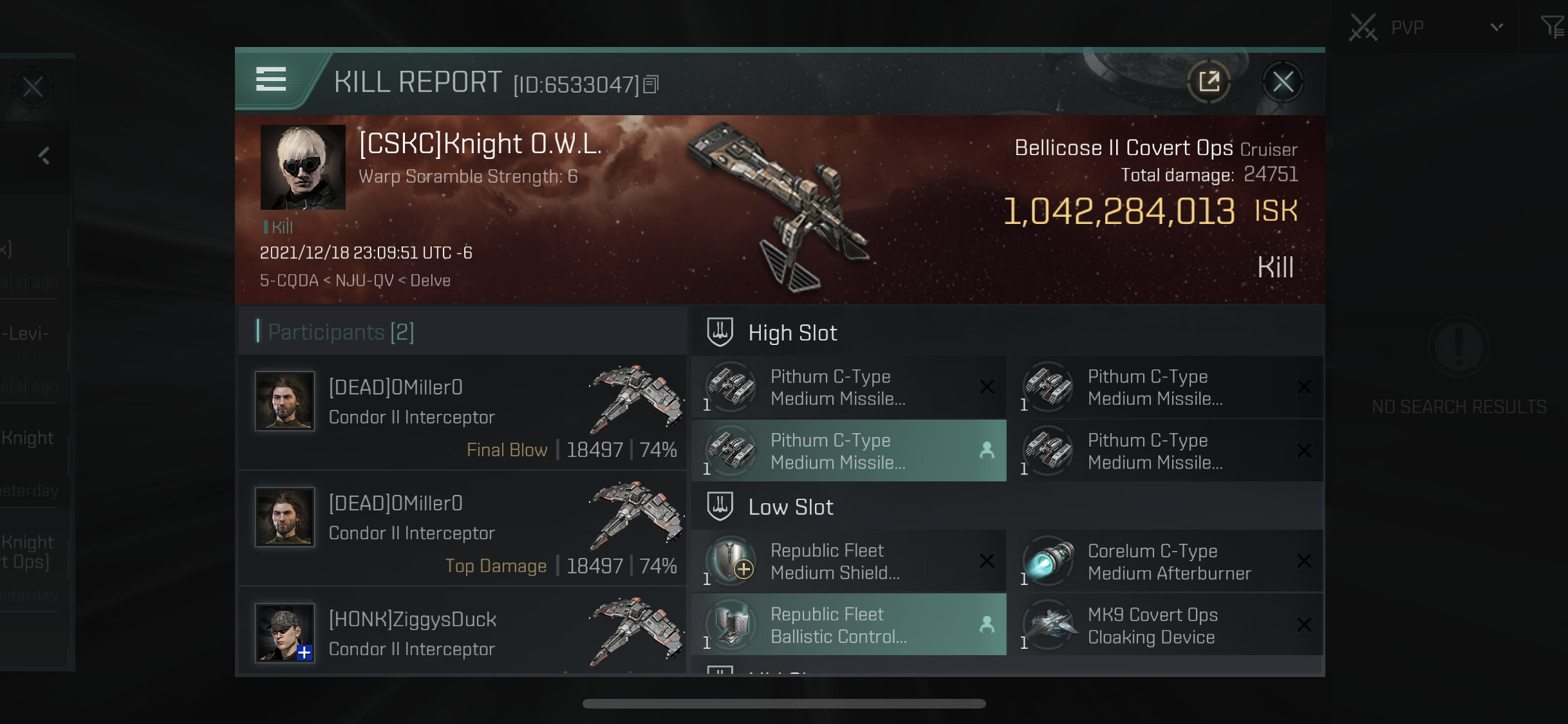1568x724 pixels.
Task: Open the kill report hamburger menu
Action: pyautogui.click(x=271, y=80)
